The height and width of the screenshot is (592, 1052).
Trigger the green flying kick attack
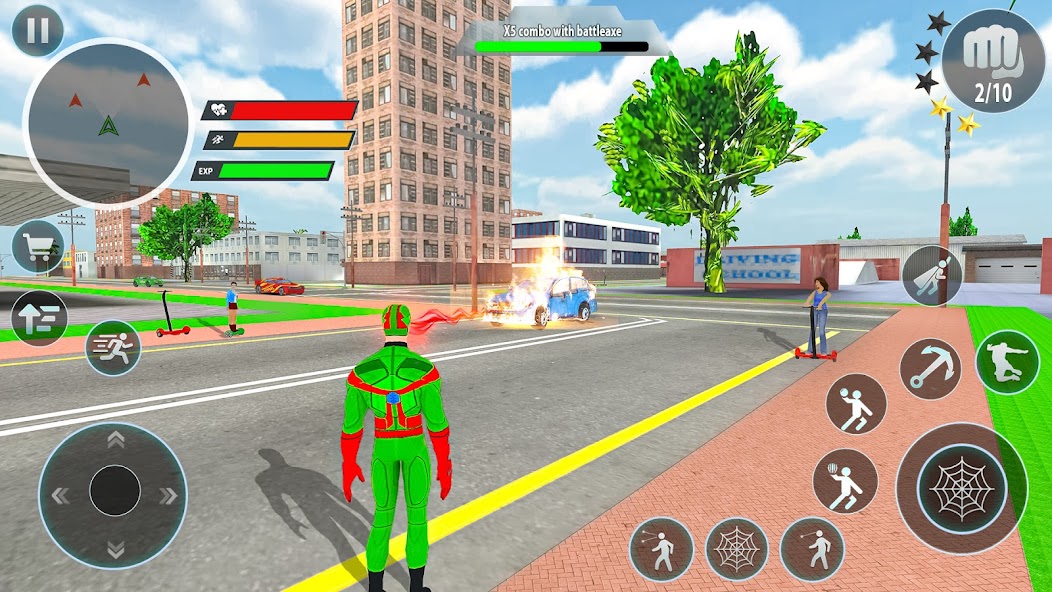tap(1007, 361)
